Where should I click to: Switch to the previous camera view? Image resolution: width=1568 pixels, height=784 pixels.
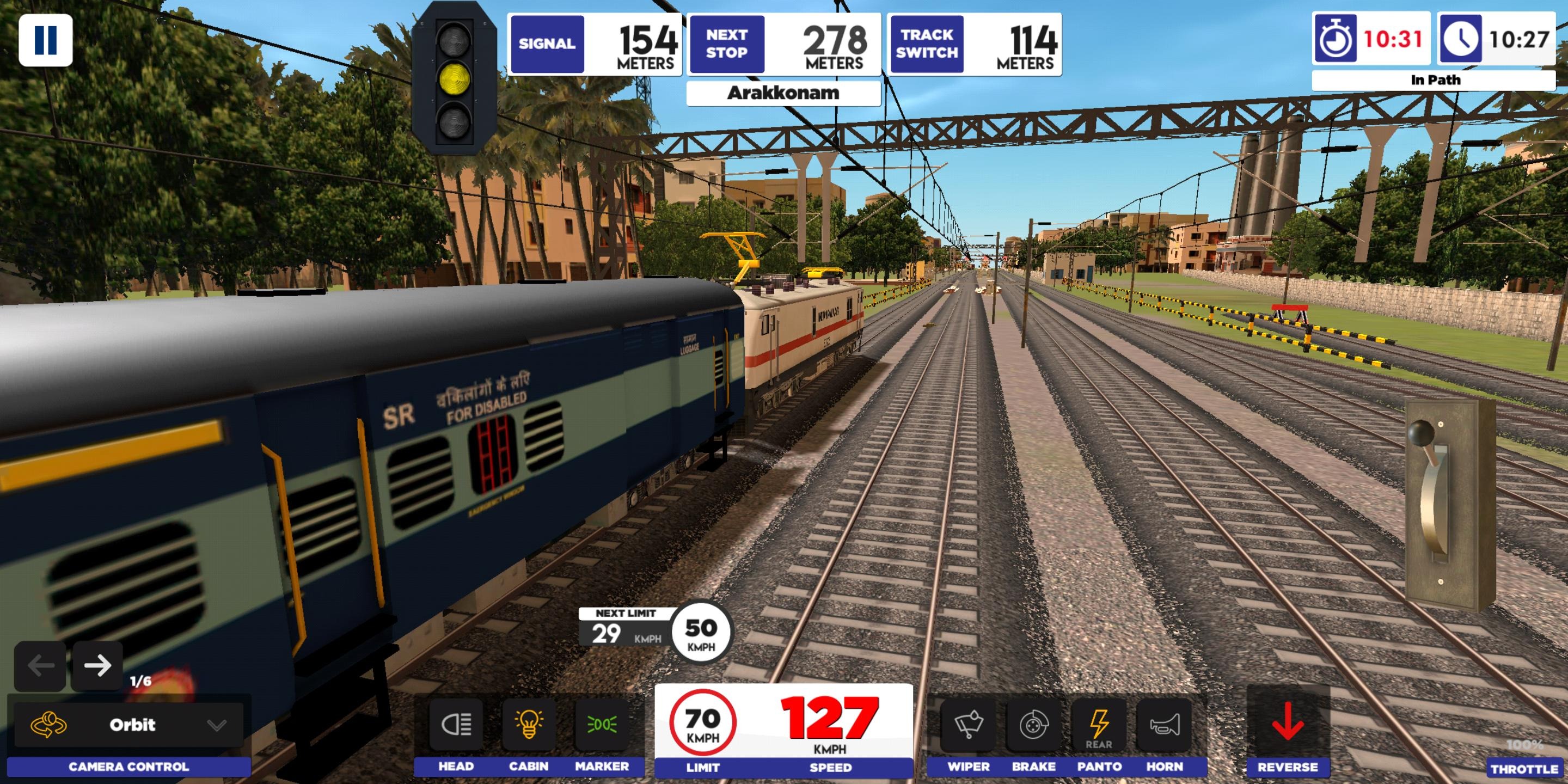[40, 665]
